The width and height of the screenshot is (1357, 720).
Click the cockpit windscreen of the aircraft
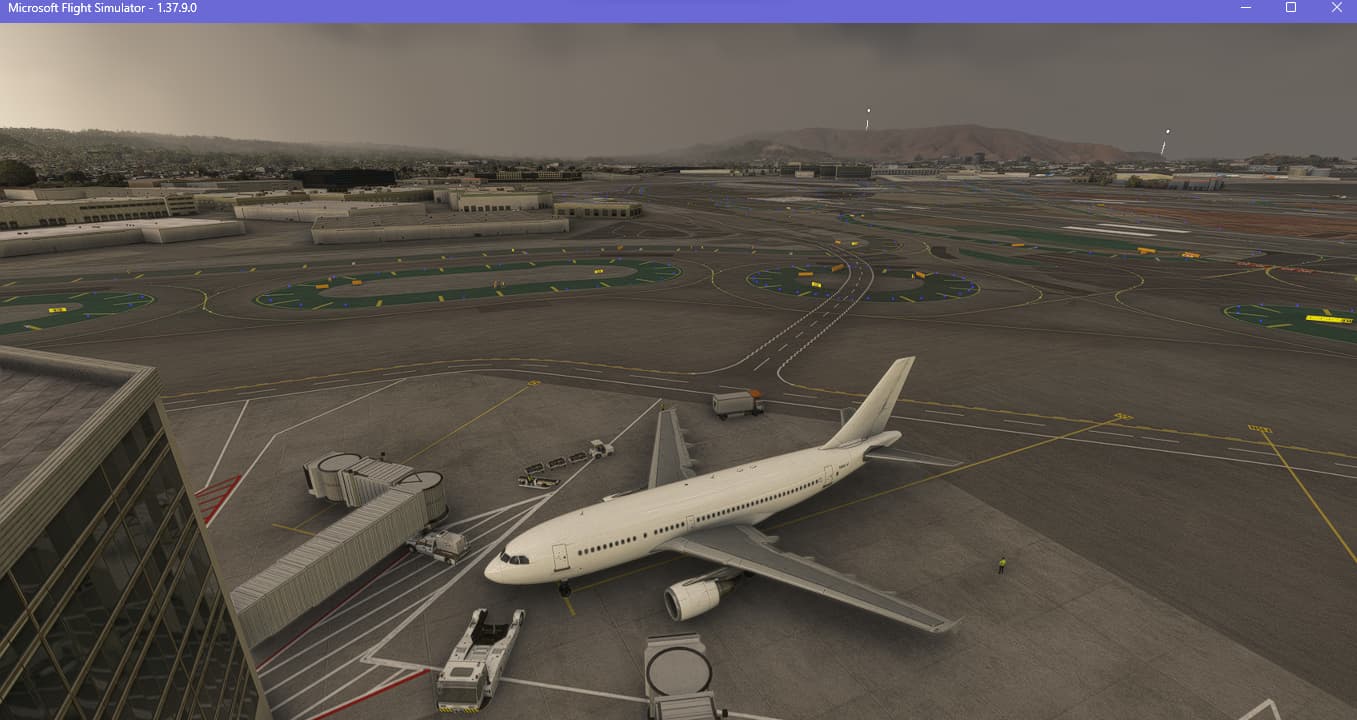click(x=514, y=558)
